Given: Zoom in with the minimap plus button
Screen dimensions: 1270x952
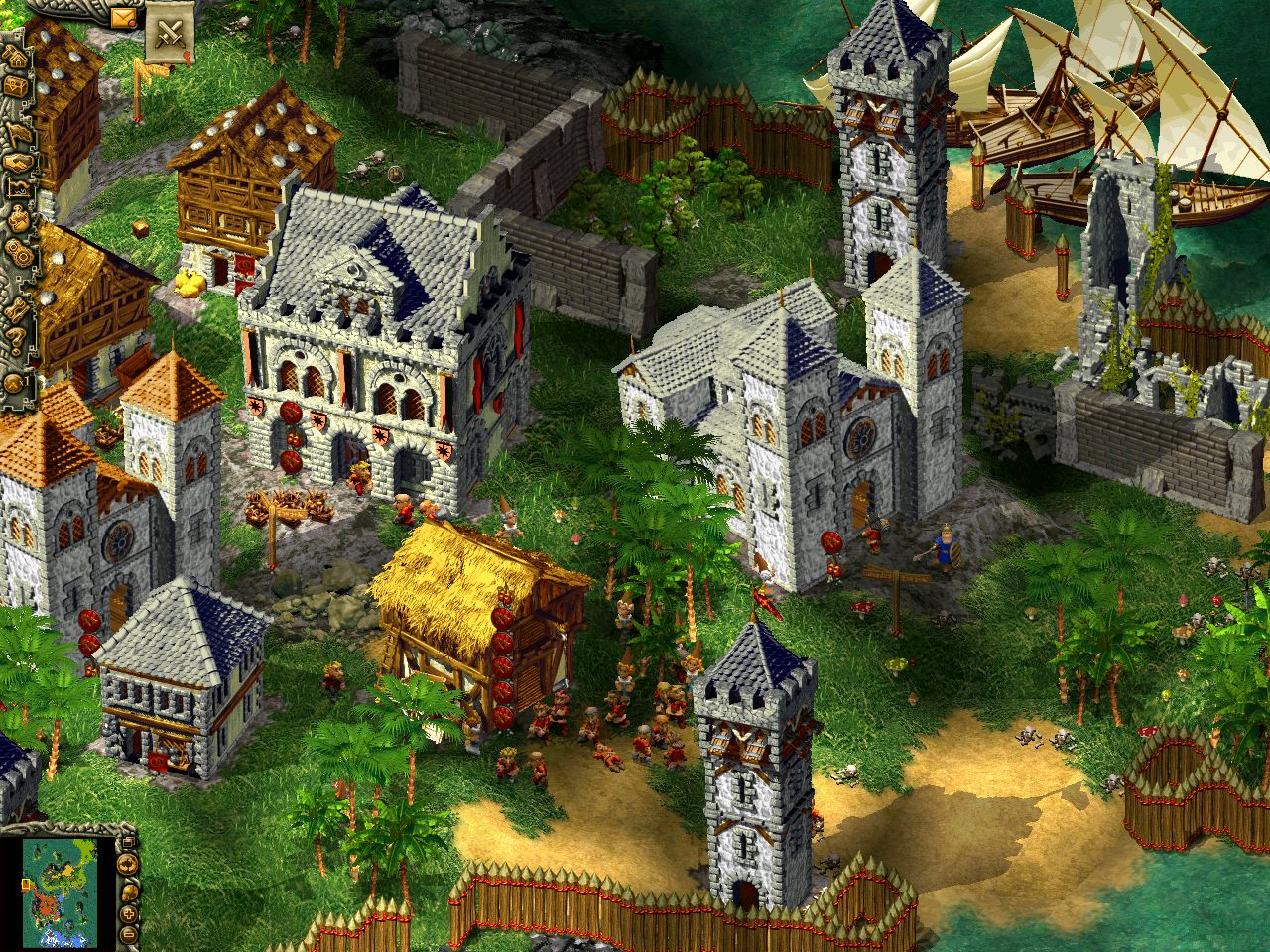Looking at the screenshot, I should [x=127, y=913].
